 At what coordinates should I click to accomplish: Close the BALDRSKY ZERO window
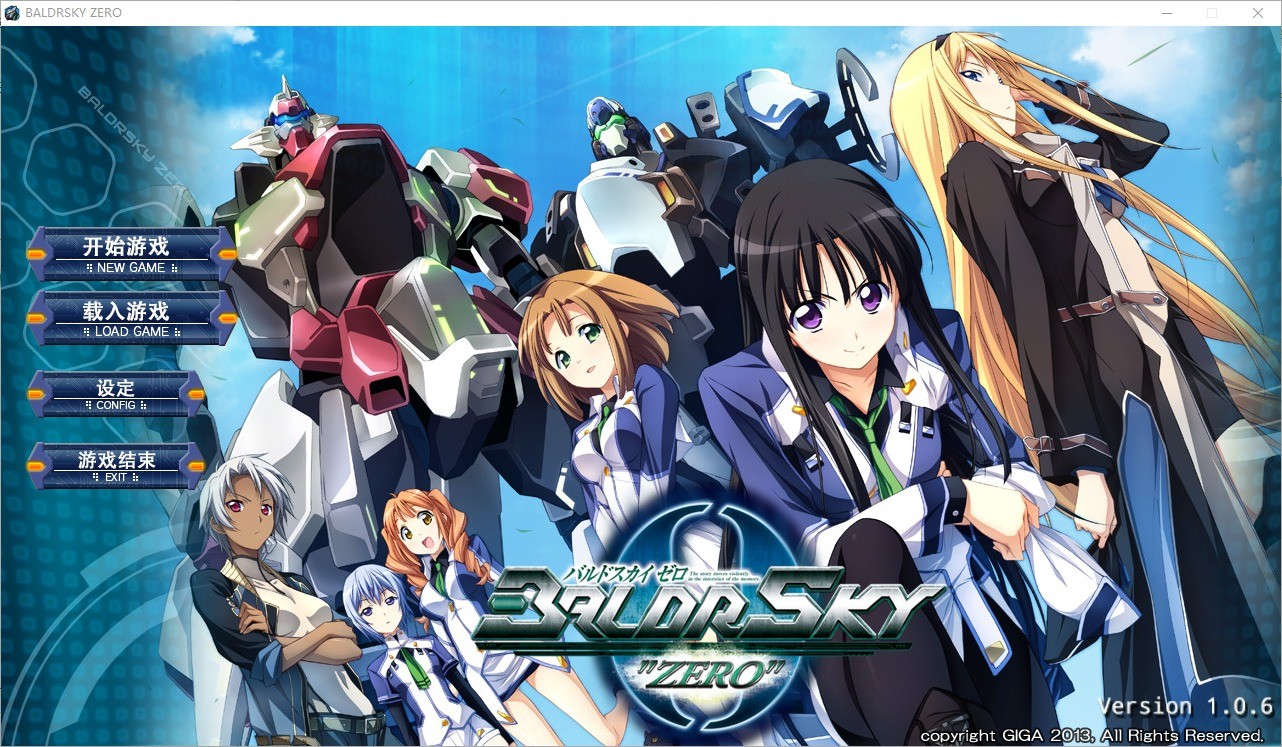[x=1257, y=13]
